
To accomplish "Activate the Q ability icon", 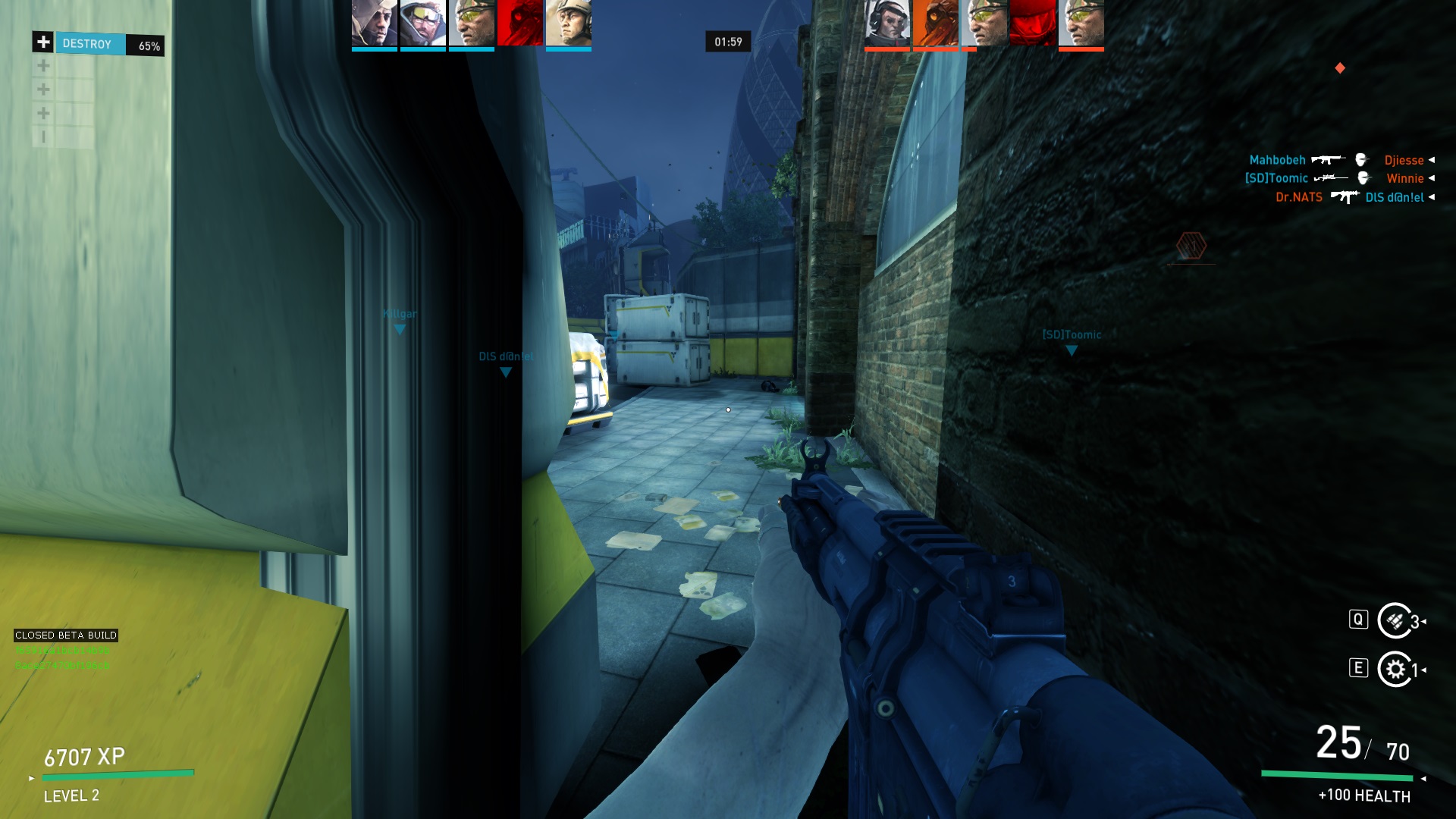I will (1395, 621).
